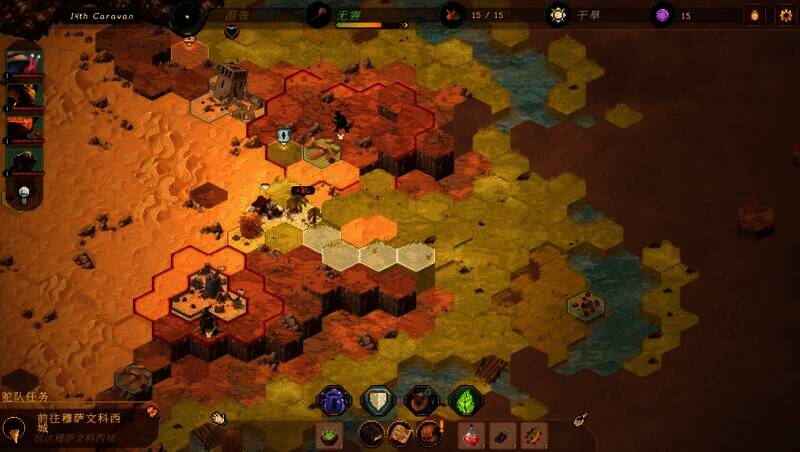Viewport: 800px width, 452px height.
Task: Click the purple orb resource icon
Action: tap(661, 15)
